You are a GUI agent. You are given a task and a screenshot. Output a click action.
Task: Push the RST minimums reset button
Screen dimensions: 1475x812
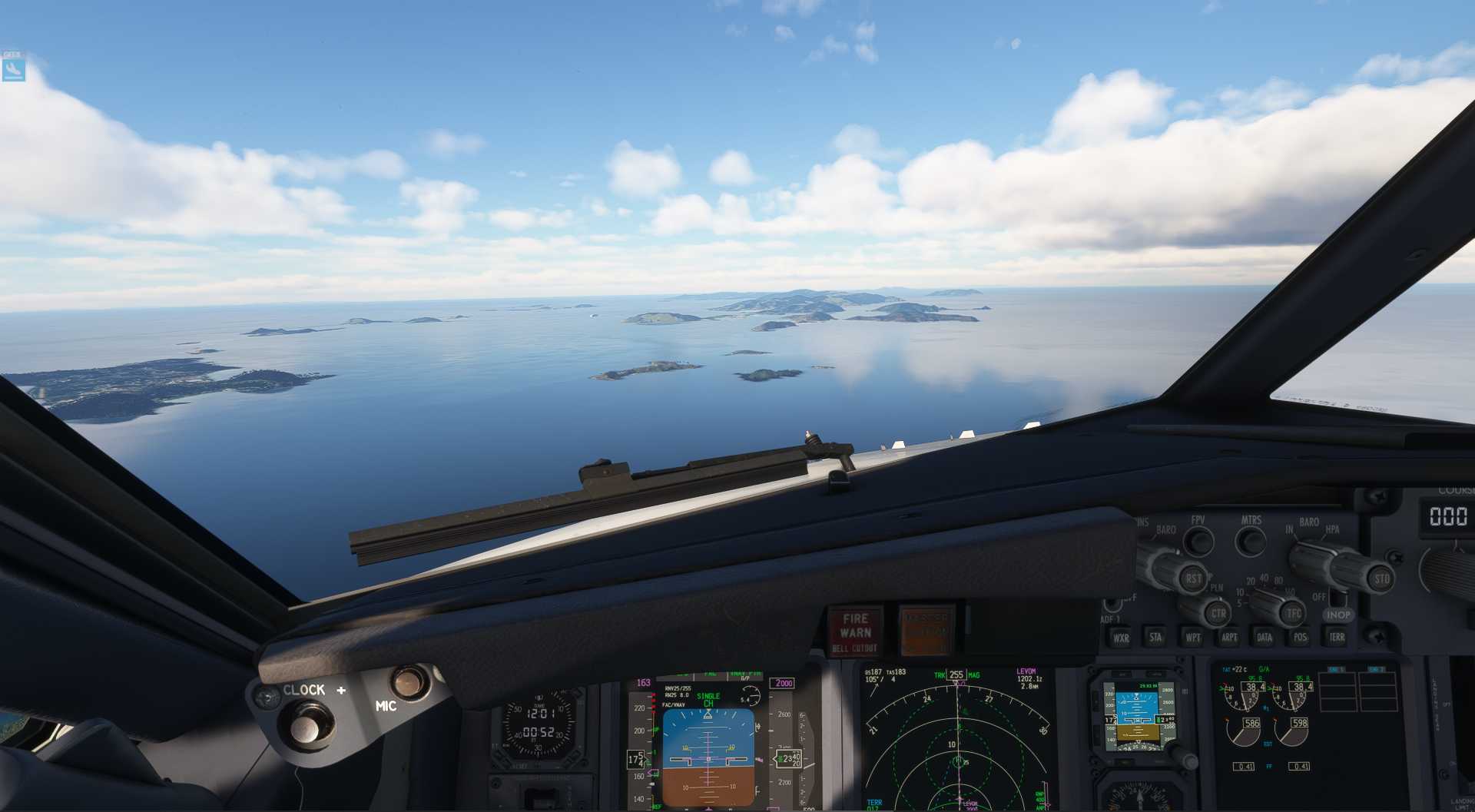tap(1193, 578)
